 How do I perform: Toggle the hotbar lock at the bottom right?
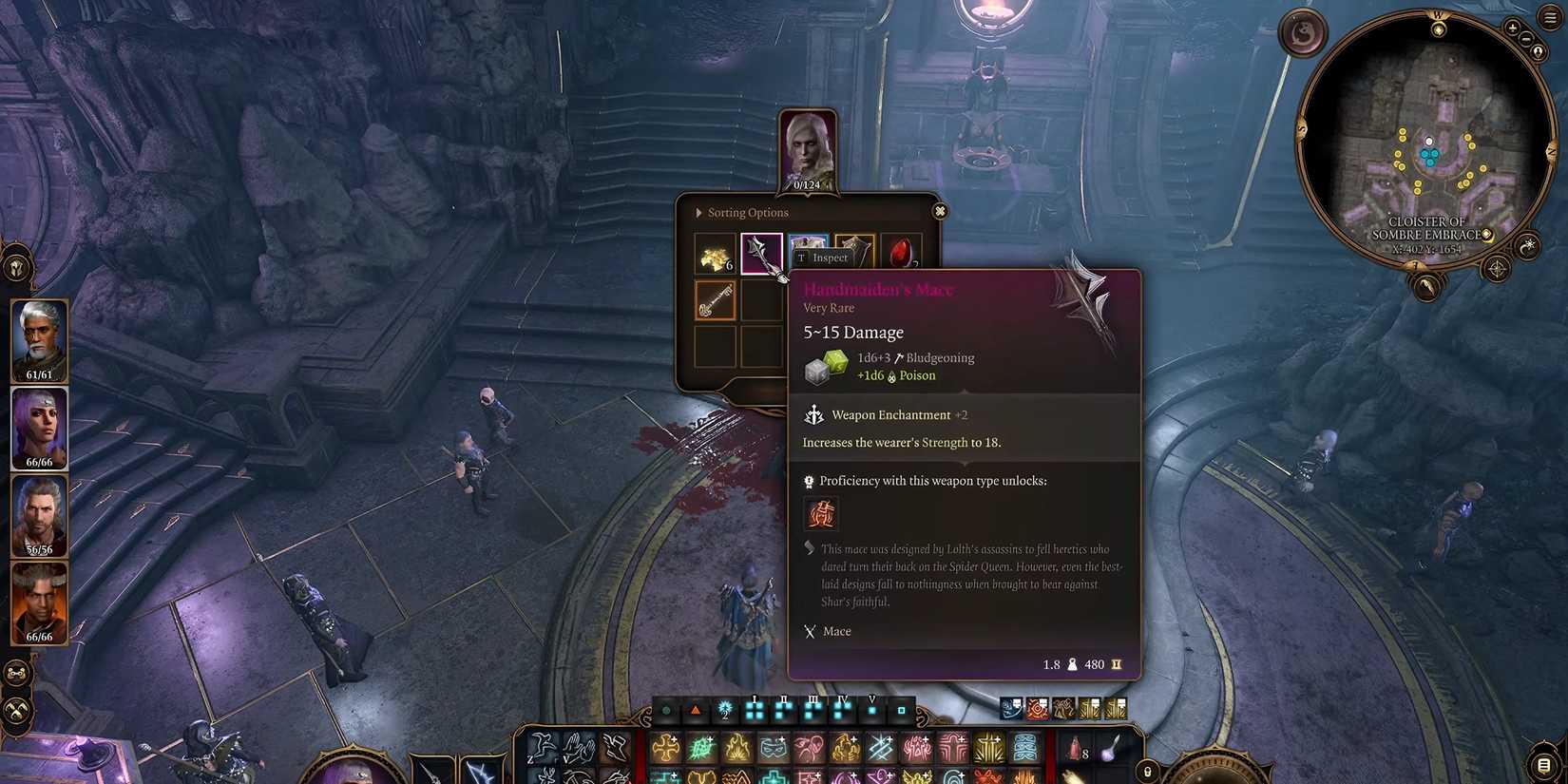[x=1145, y=770]
